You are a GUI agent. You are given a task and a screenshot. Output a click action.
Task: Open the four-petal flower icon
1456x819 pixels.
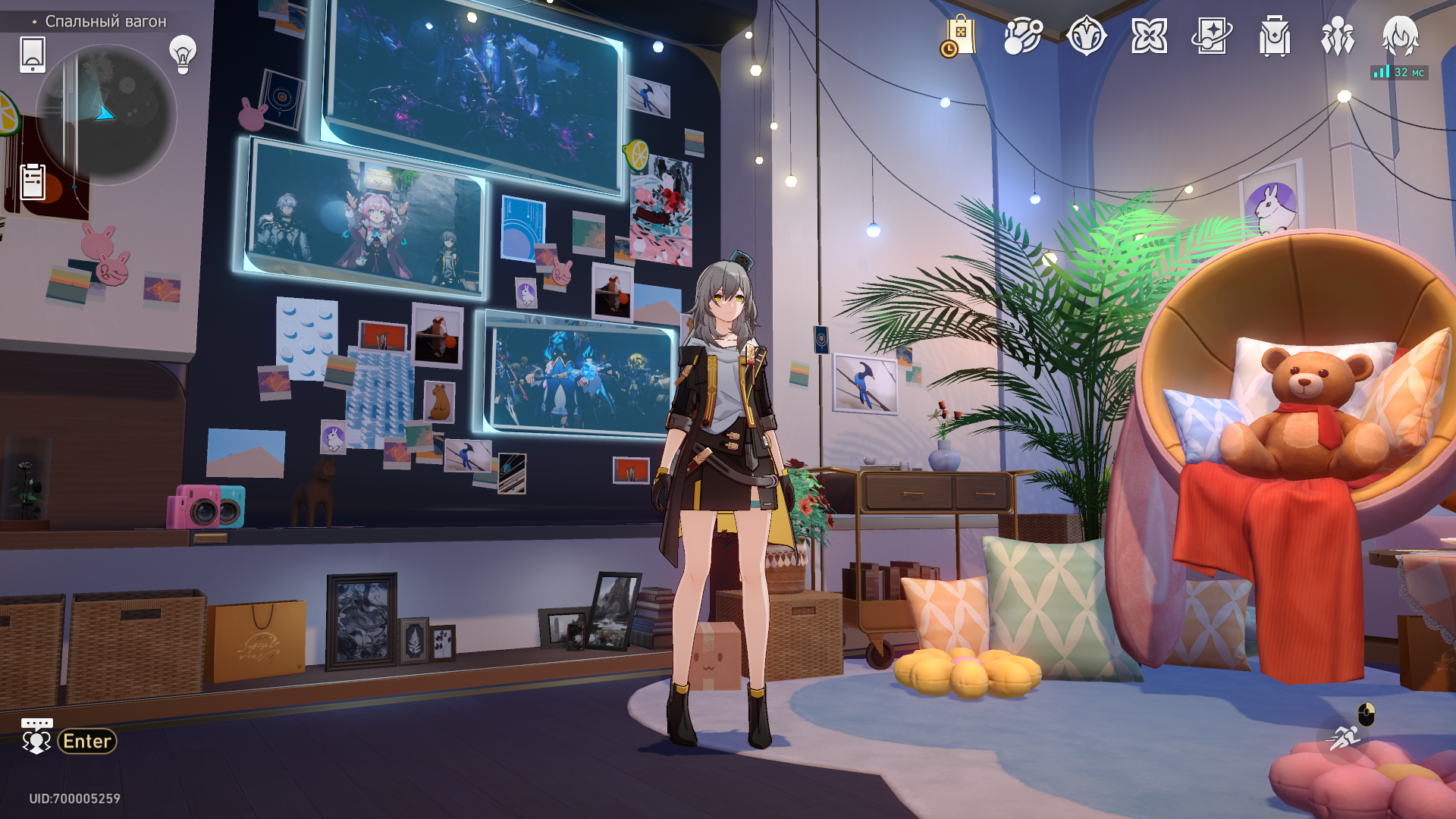[1149, 36]
